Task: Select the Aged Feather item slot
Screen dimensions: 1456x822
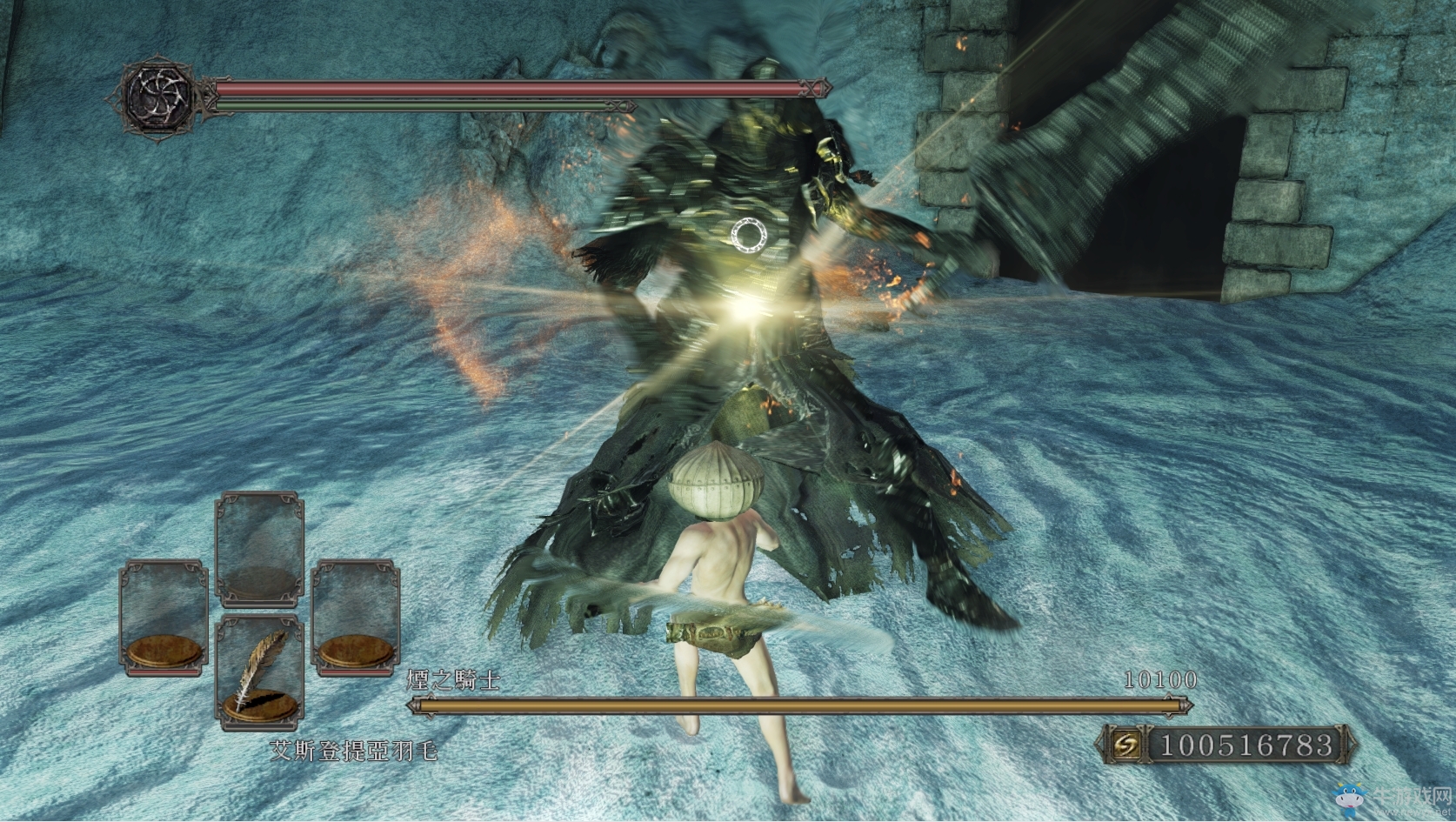Action: click(259, 671)
